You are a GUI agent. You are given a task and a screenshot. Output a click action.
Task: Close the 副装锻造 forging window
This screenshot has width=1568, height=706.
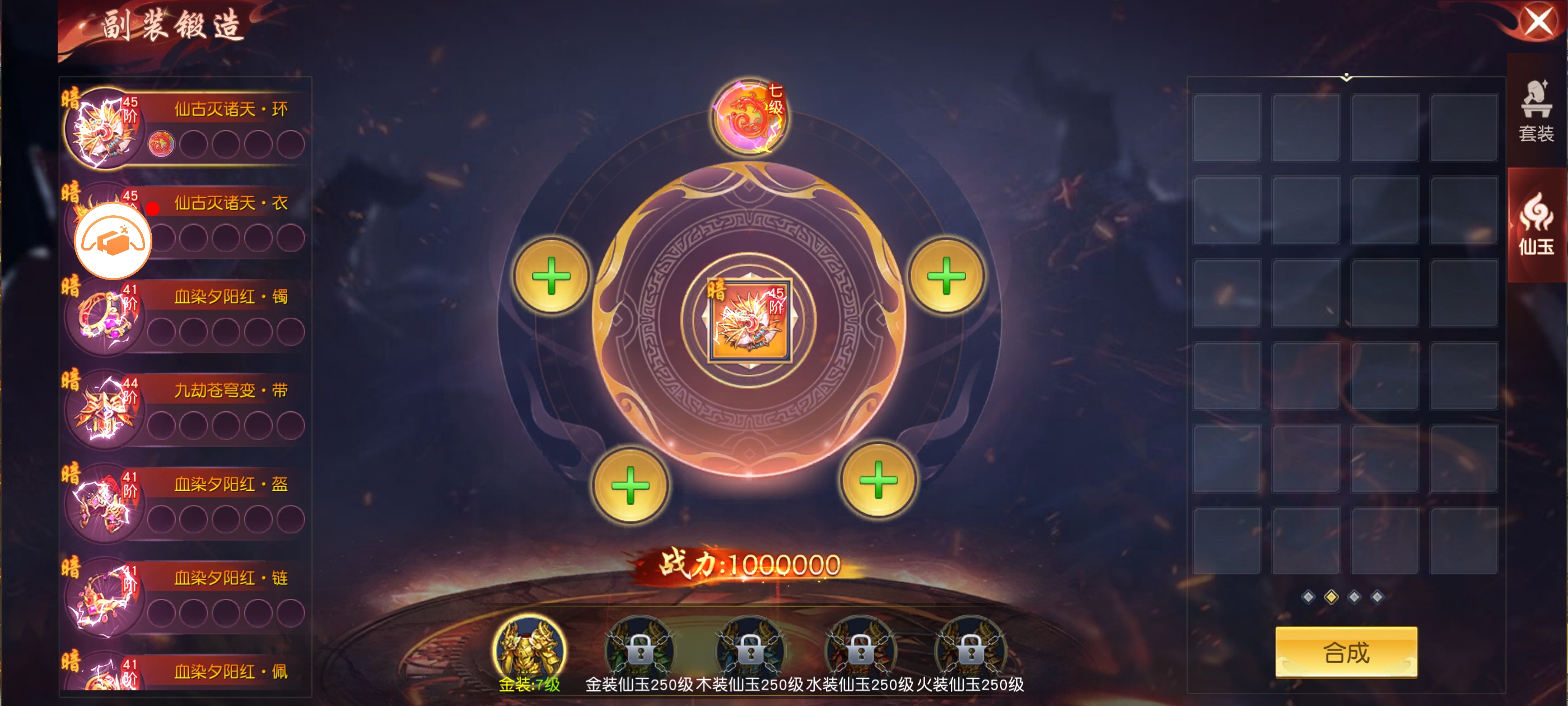[x=1538, y=22]
